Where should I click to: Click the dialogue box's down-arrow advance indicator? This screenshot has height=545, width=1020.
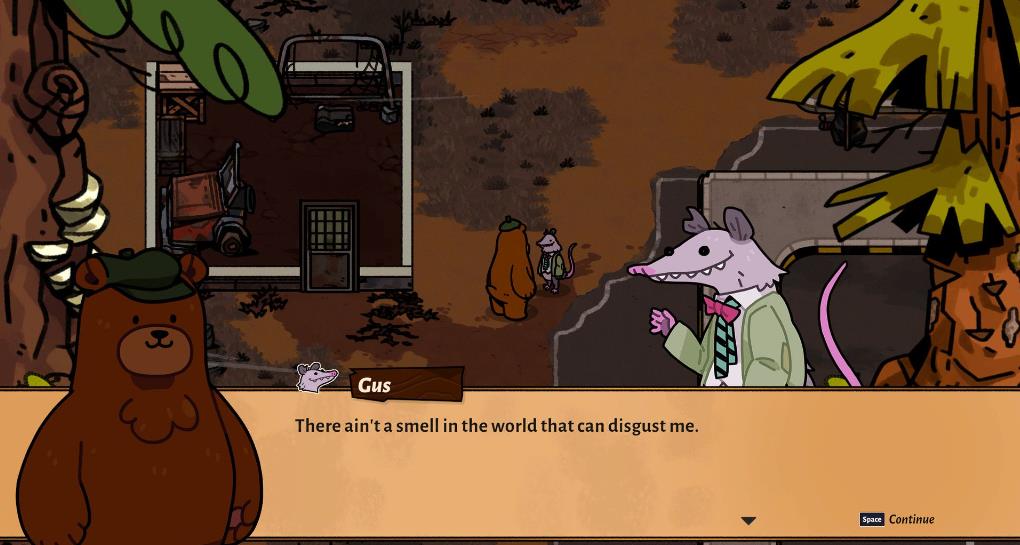[x=748, y=520]
